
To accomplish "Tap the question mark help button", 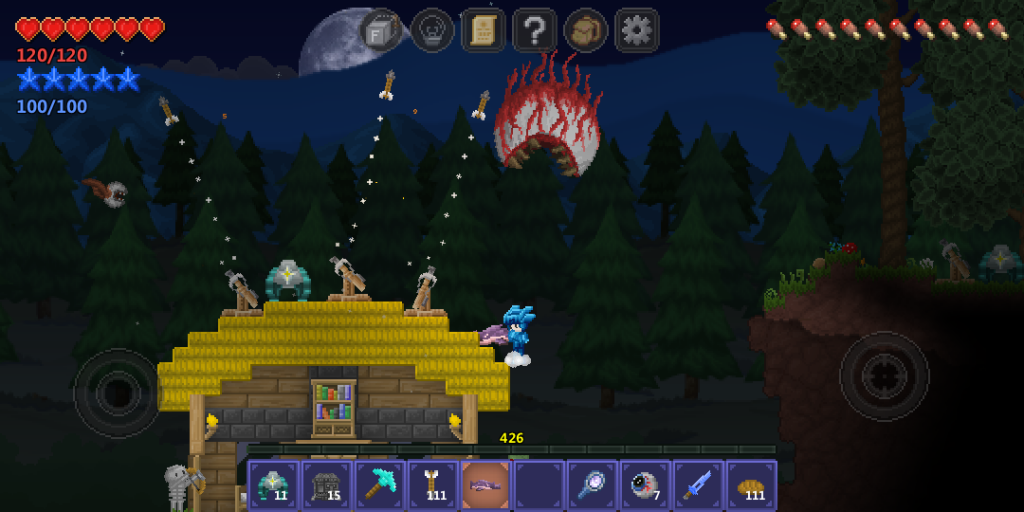I will coord(534,30).
